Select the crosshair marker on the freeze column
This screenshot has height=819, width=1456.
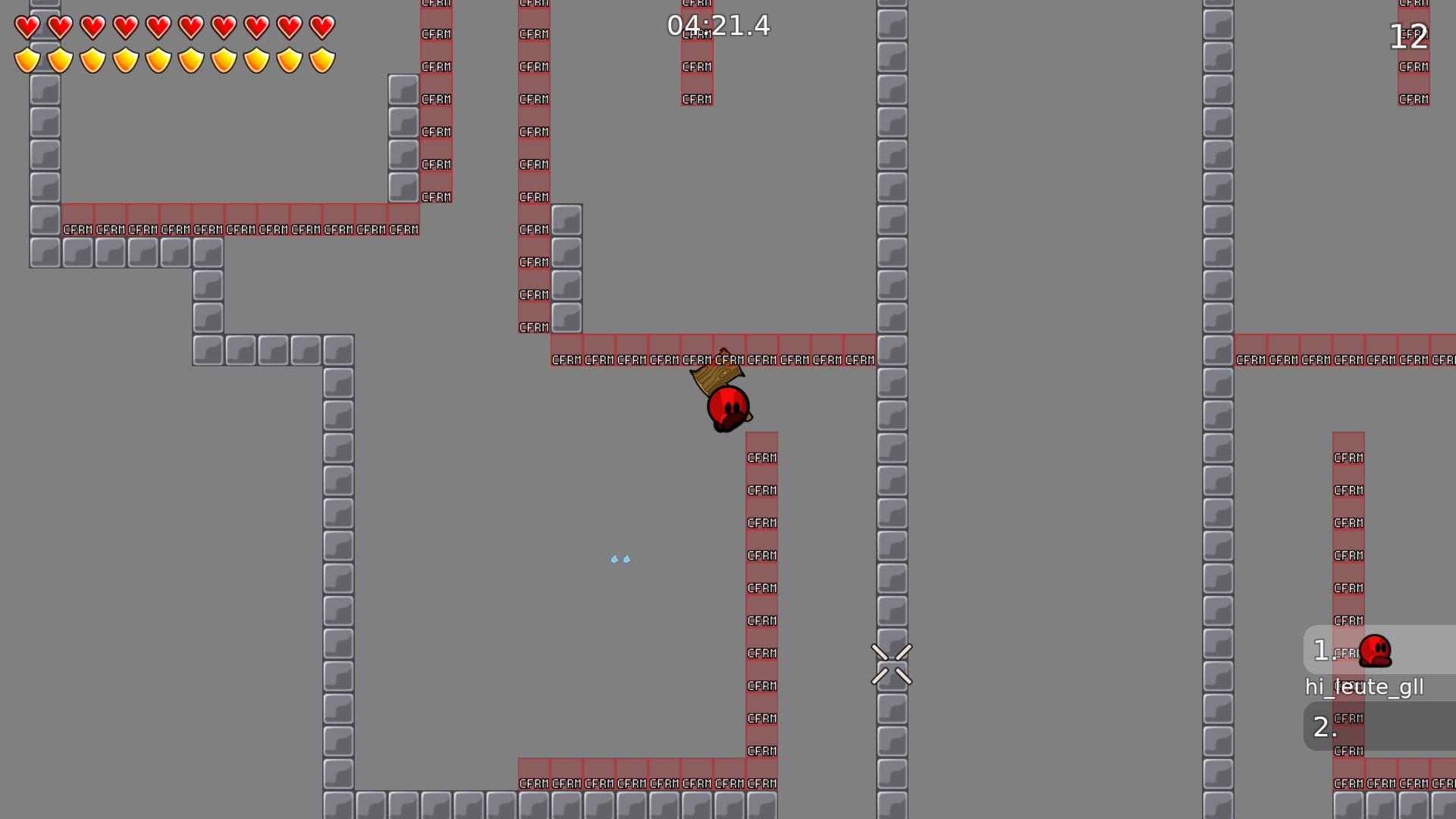[x=893, y=665]
